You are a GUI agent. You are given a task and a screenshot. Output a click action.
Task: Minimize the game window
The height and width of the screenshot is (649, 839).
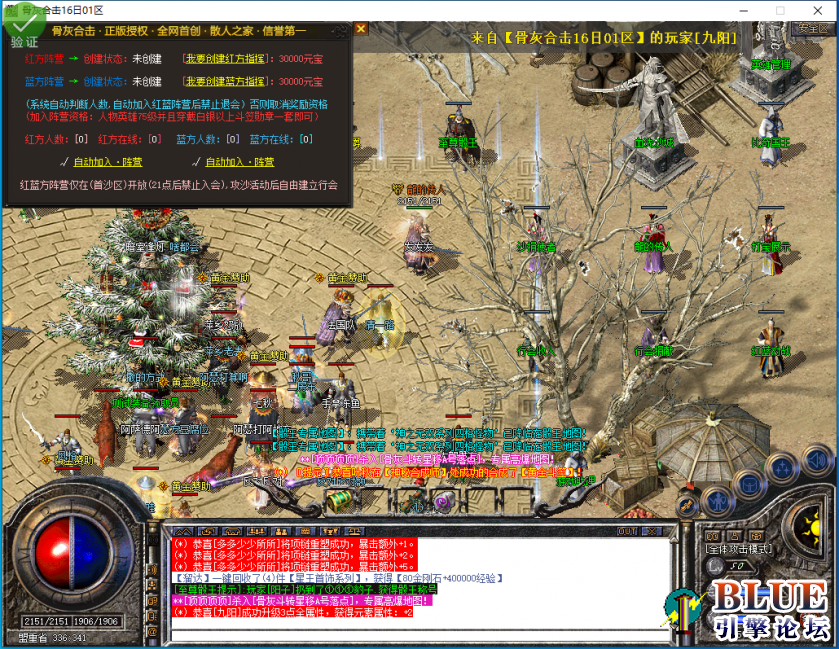coord(745,10)
